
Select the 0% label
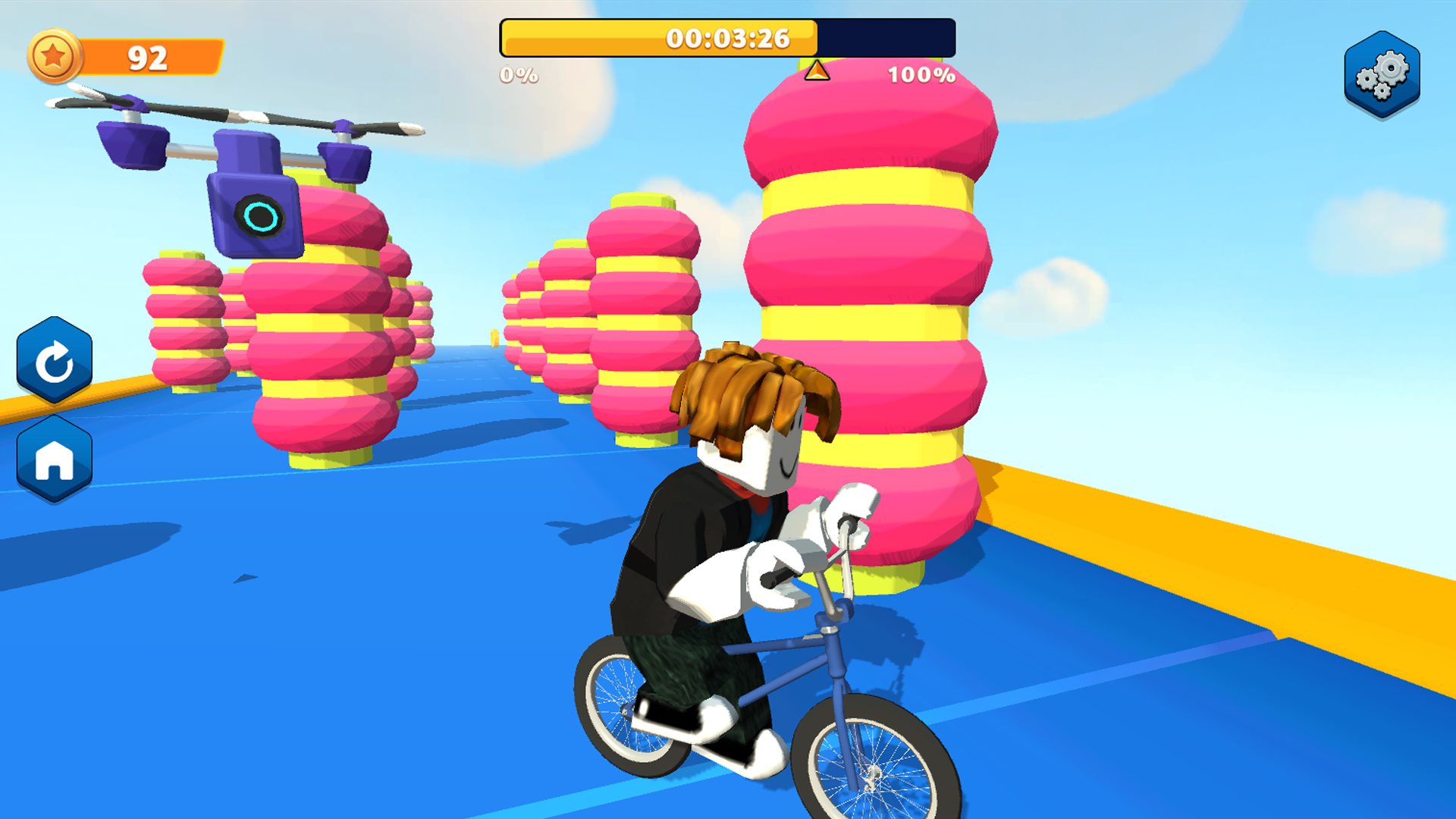point(518,75)
